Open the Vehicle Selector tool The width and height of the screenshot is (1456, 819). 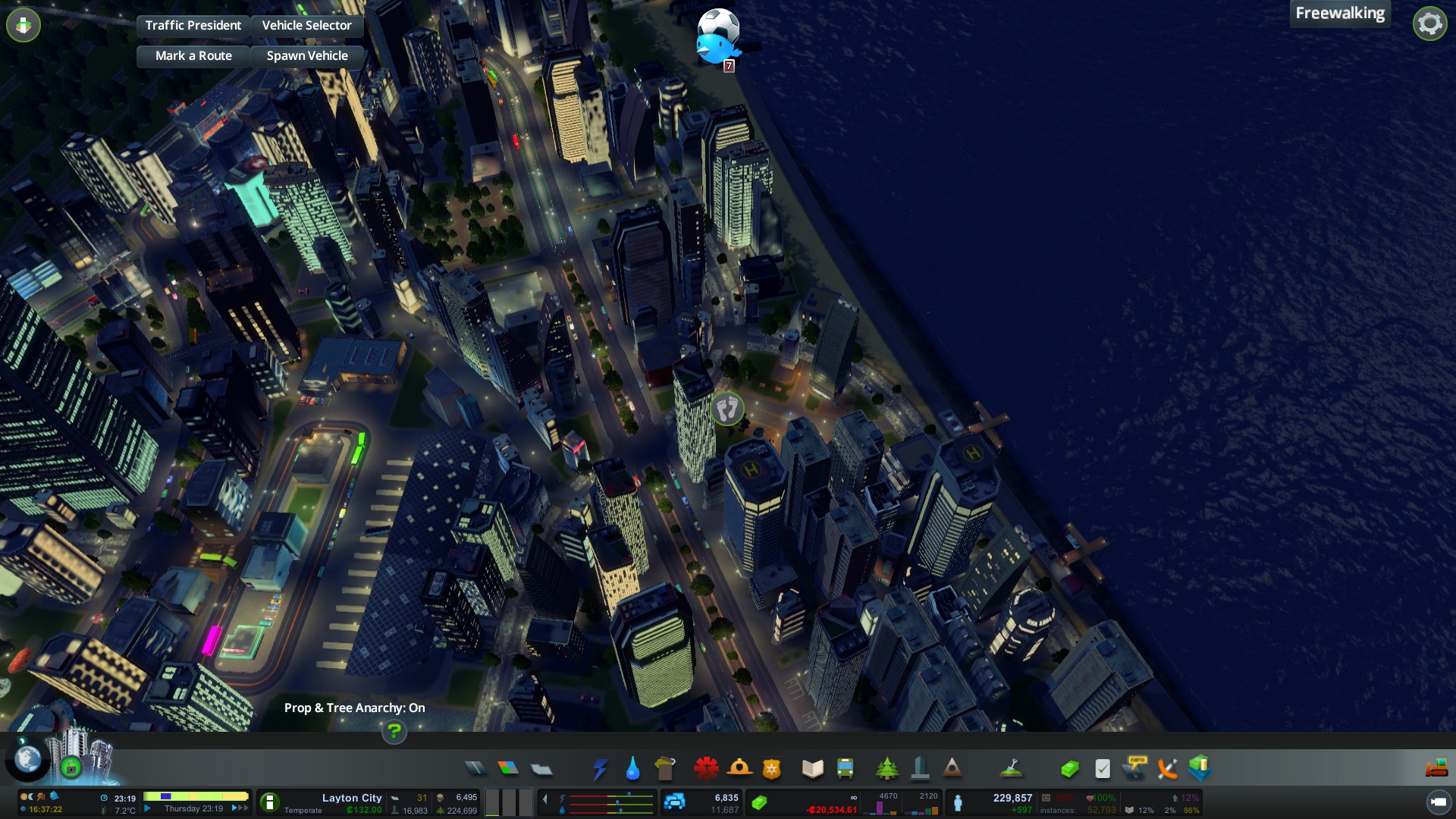[306, 26]
